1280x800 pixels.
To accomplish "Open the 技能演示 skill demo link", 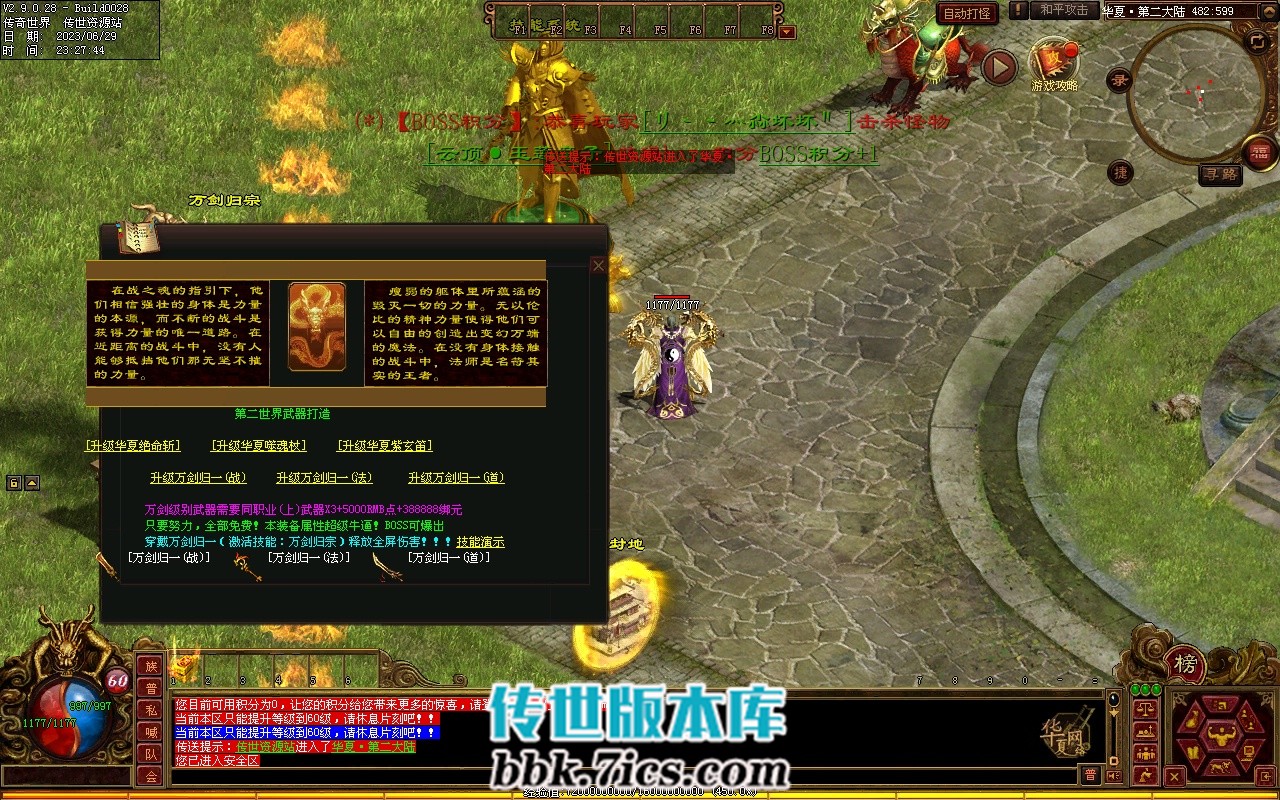I will click(481, 542).
